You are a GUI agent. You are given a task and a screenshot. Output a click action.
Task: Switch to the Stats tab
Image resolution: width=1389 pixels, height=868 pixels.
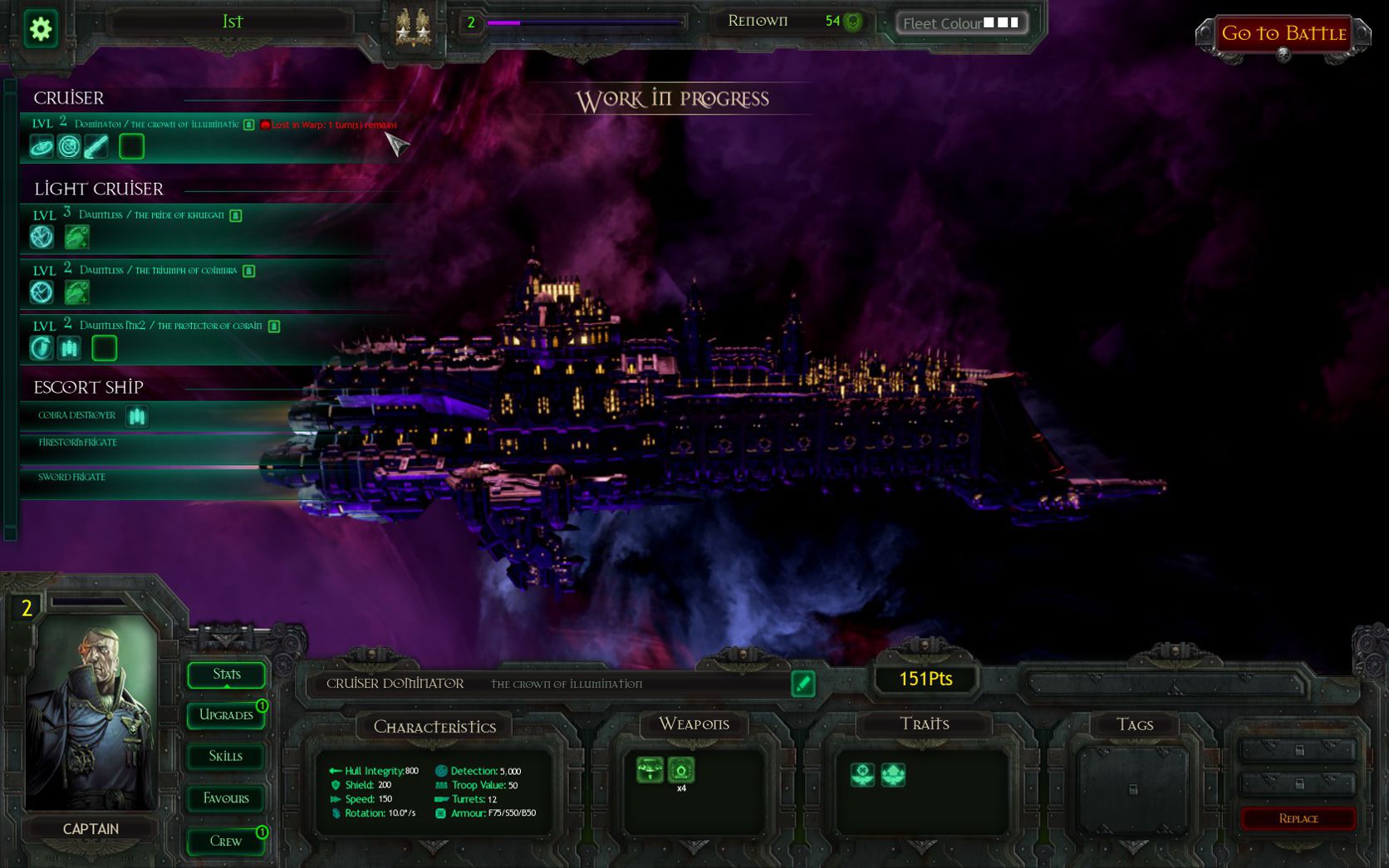pyautogui.click(x=226, y=674)
